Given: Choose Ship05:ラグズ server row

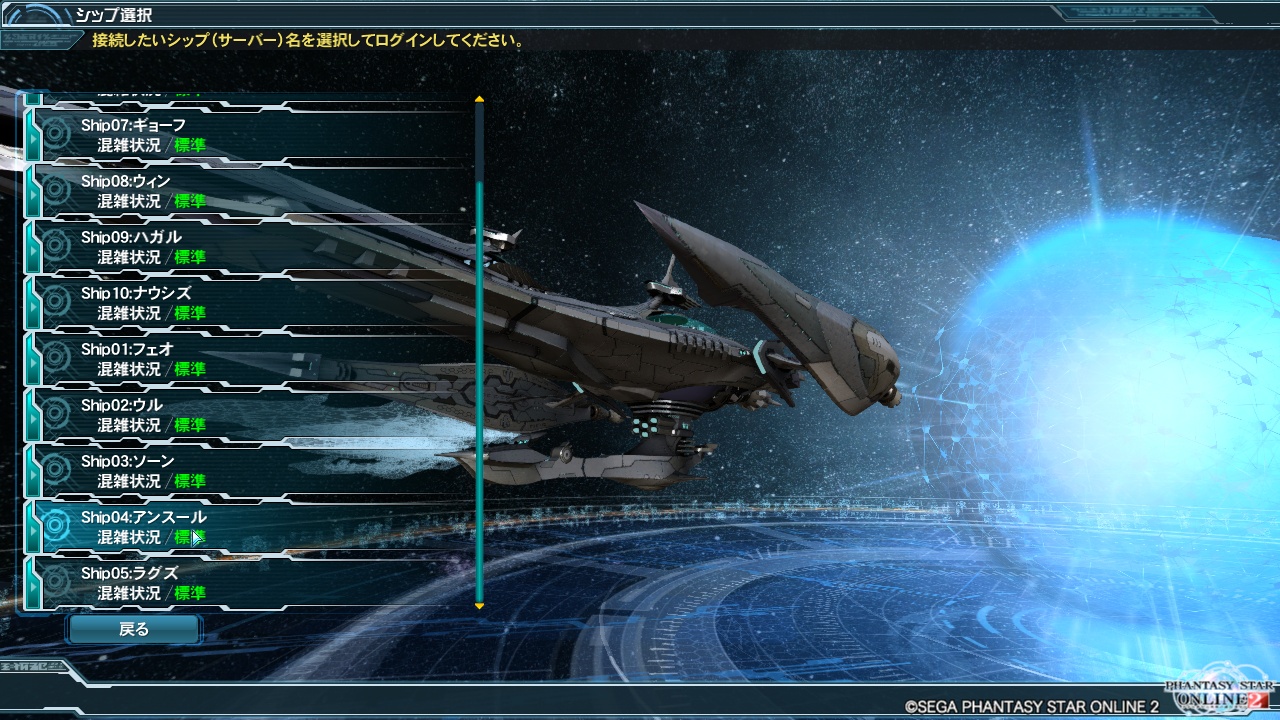Looking at the screenshot, I should (x=250, y=583).
